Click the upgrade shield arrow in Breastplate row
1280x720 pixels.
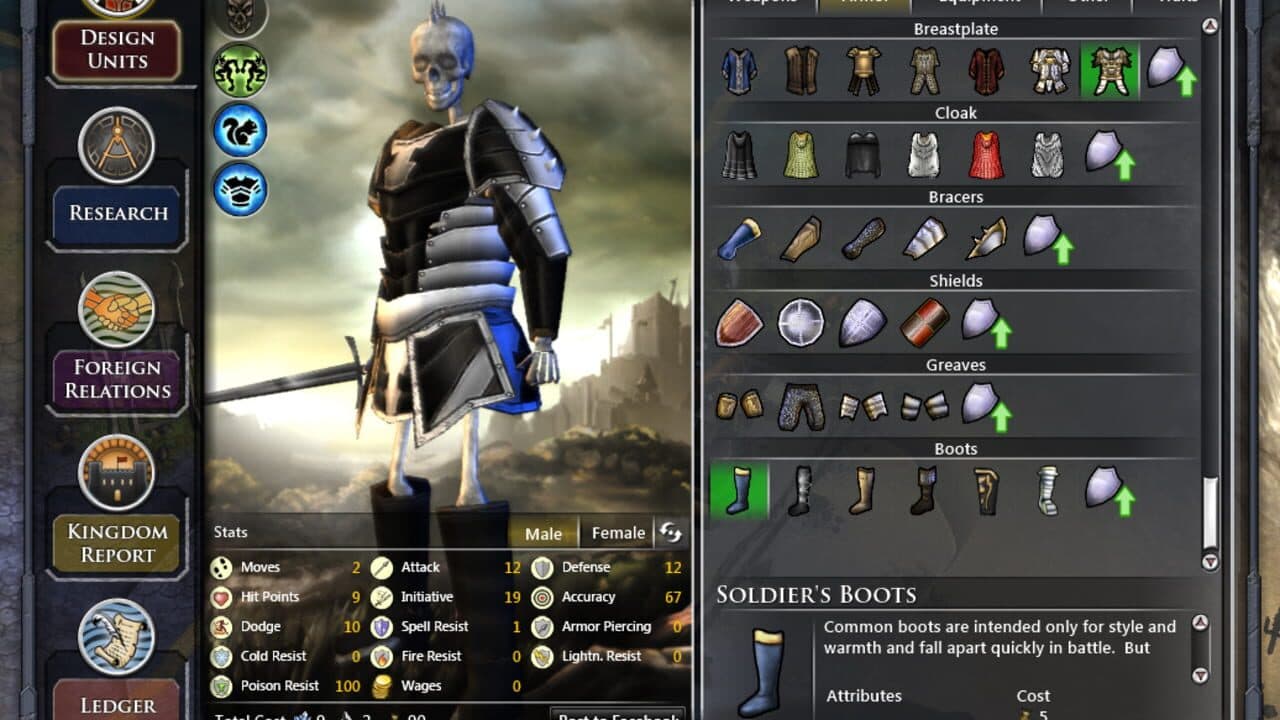(x=1174, y=70)
